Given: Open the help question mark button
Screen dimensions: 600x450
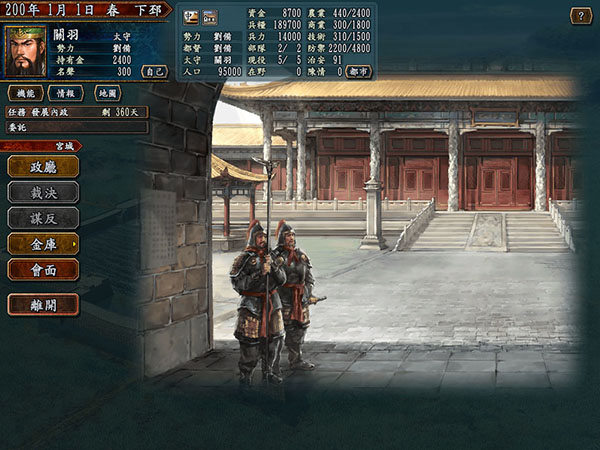Looking at the screenshot, I should (x=580, y=16).
